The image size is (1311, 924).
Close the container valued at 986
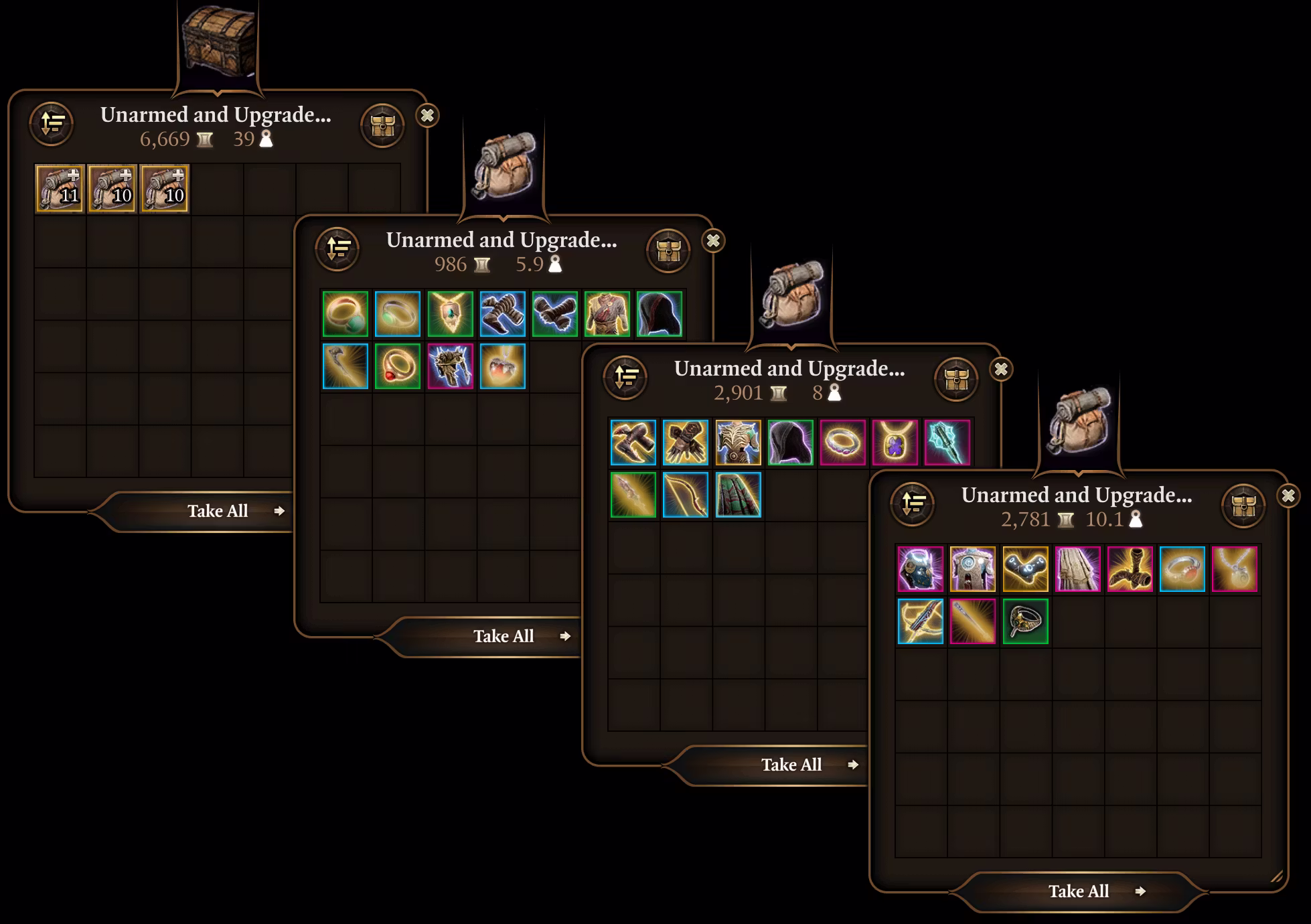713,240
